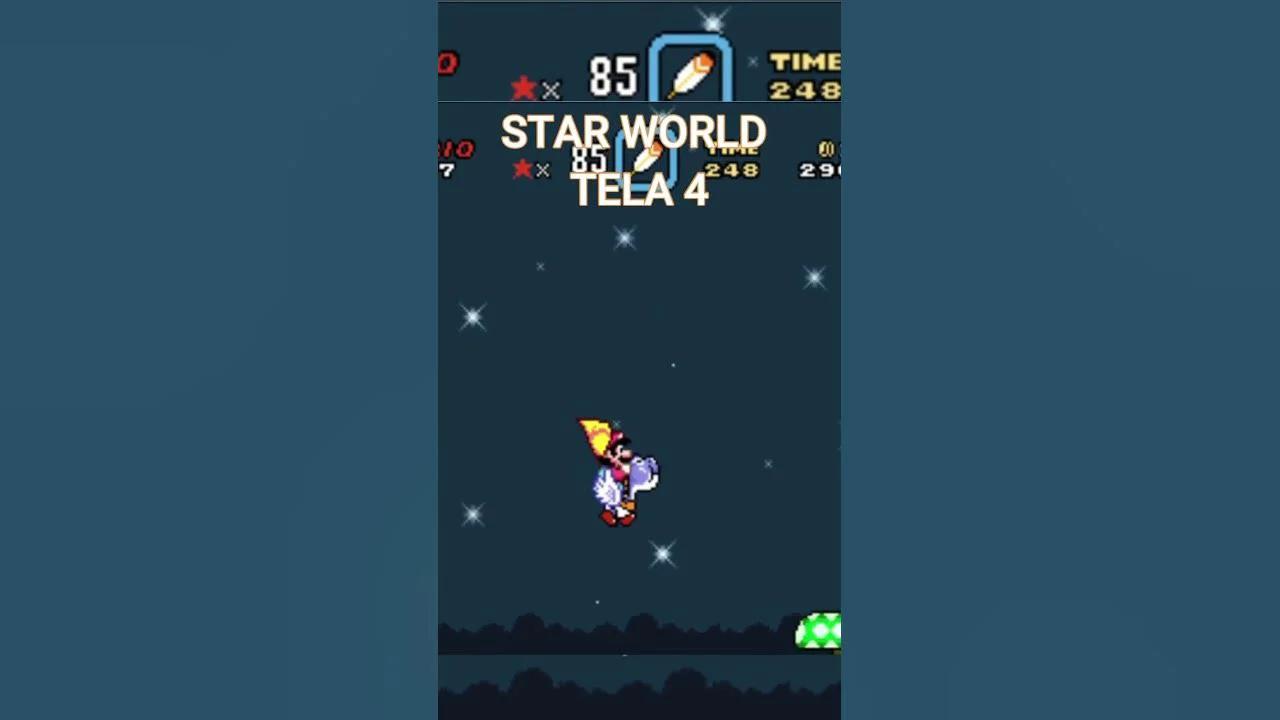Click the coin total 290
Screen dimensions: 1280x720
(x=820, y=168)
